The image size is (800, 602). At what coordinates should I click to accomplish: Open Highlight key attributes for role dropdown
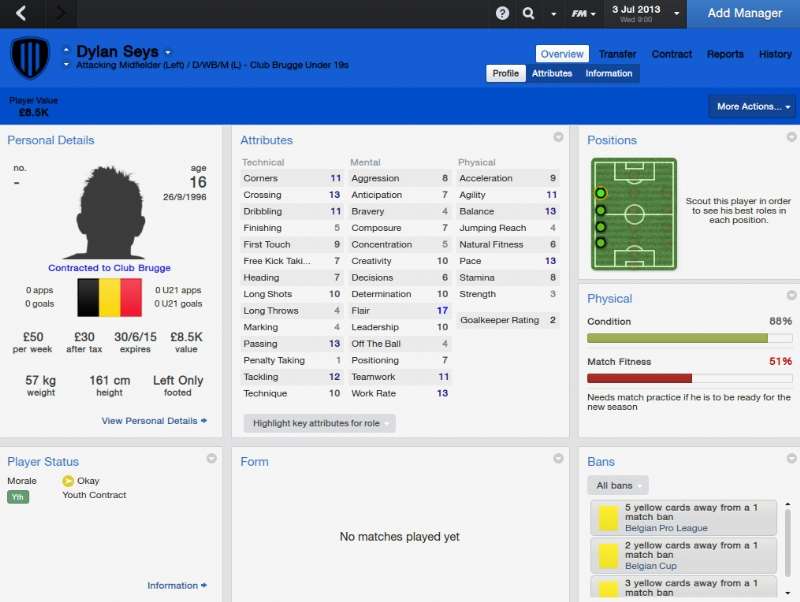319,423
